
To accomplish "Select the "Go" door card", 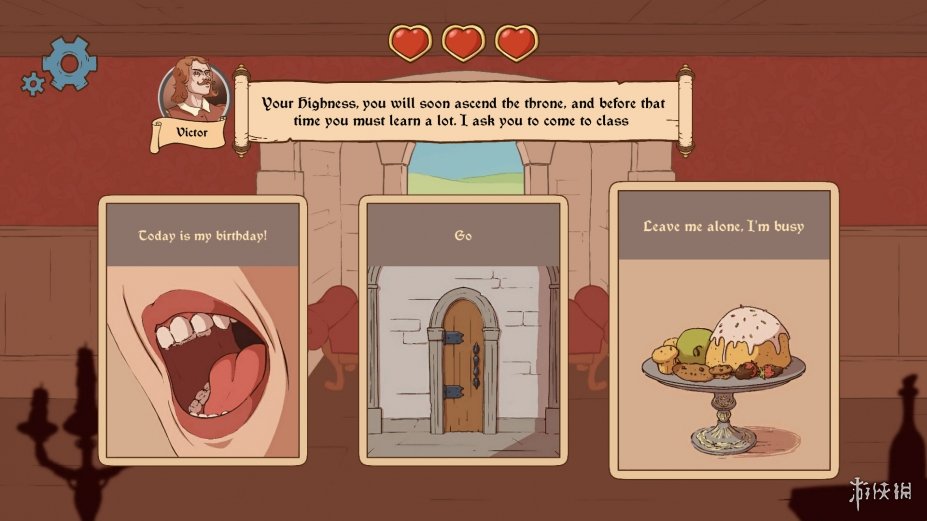I will [x=463, y=330].
